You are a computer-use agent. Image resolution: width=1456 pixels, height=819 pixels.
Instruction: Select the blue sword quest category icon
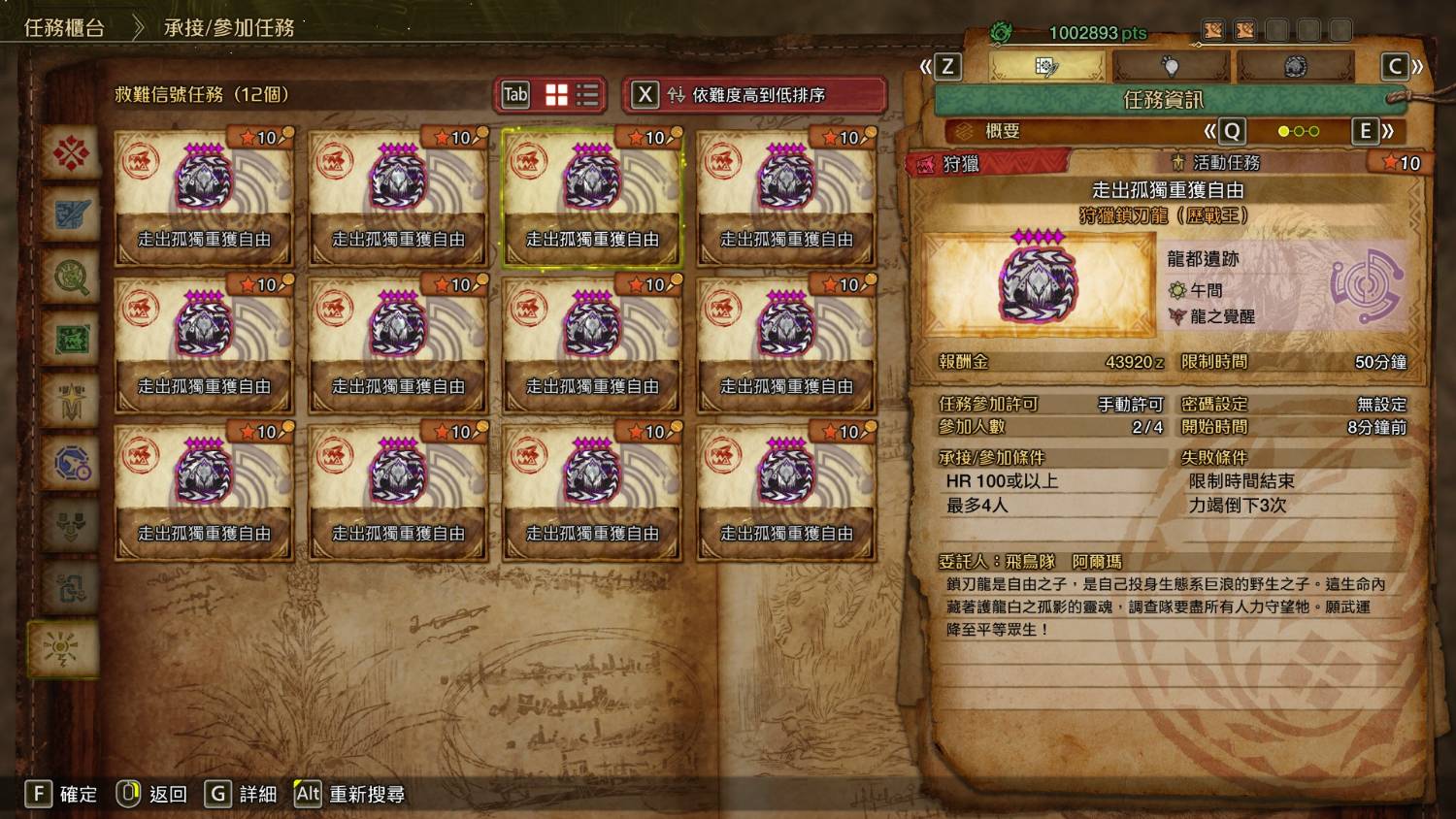(72, 215)
